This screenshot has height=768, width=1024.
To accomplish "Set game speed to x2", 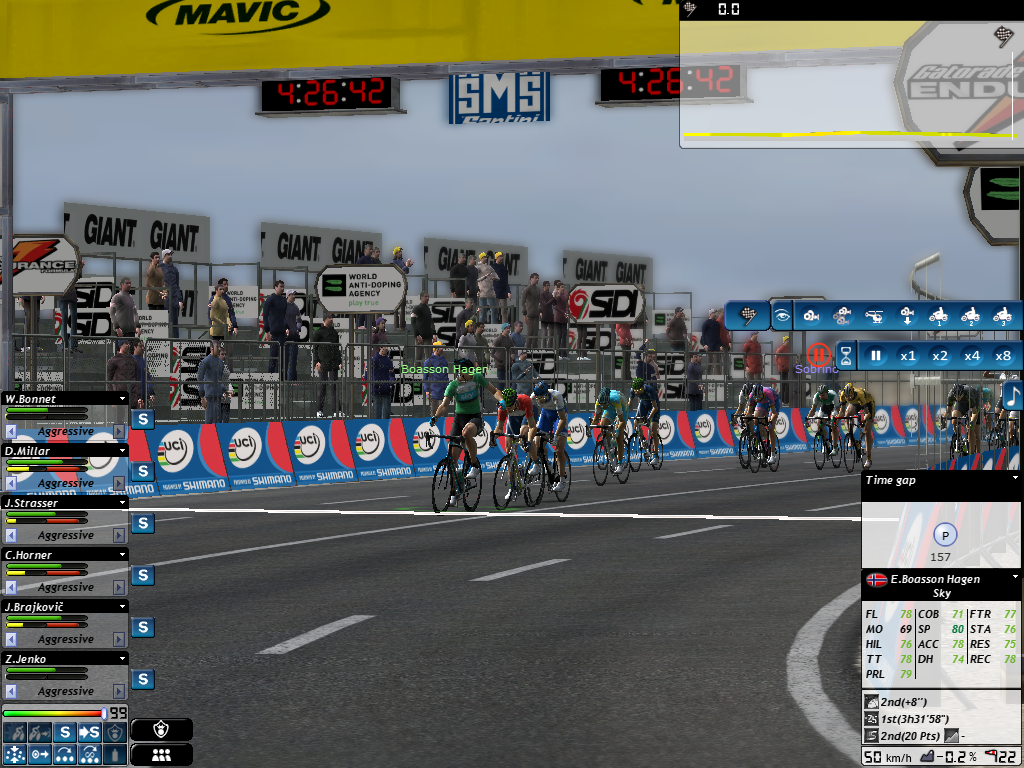I will click(939, 355).
